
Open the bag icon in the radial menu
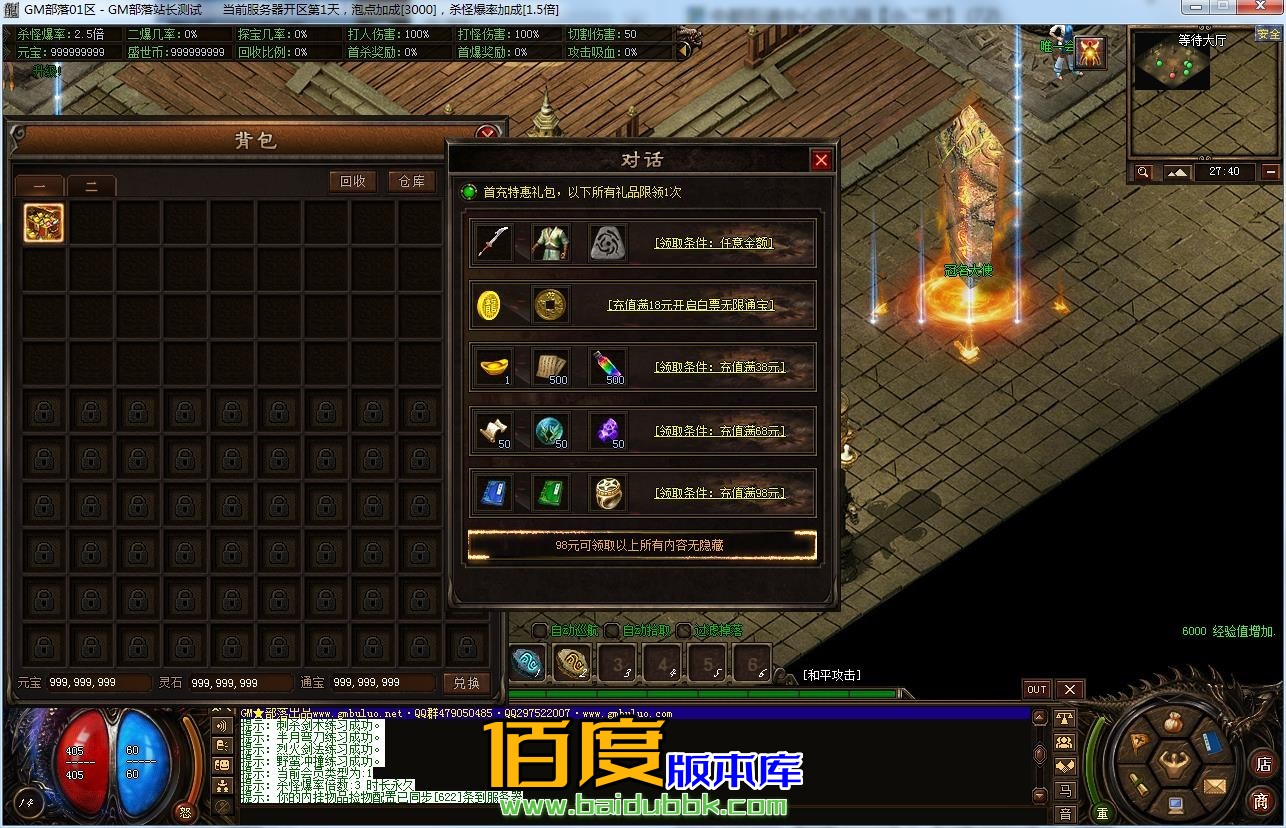pyautogui.click(x=1172, y=721)
